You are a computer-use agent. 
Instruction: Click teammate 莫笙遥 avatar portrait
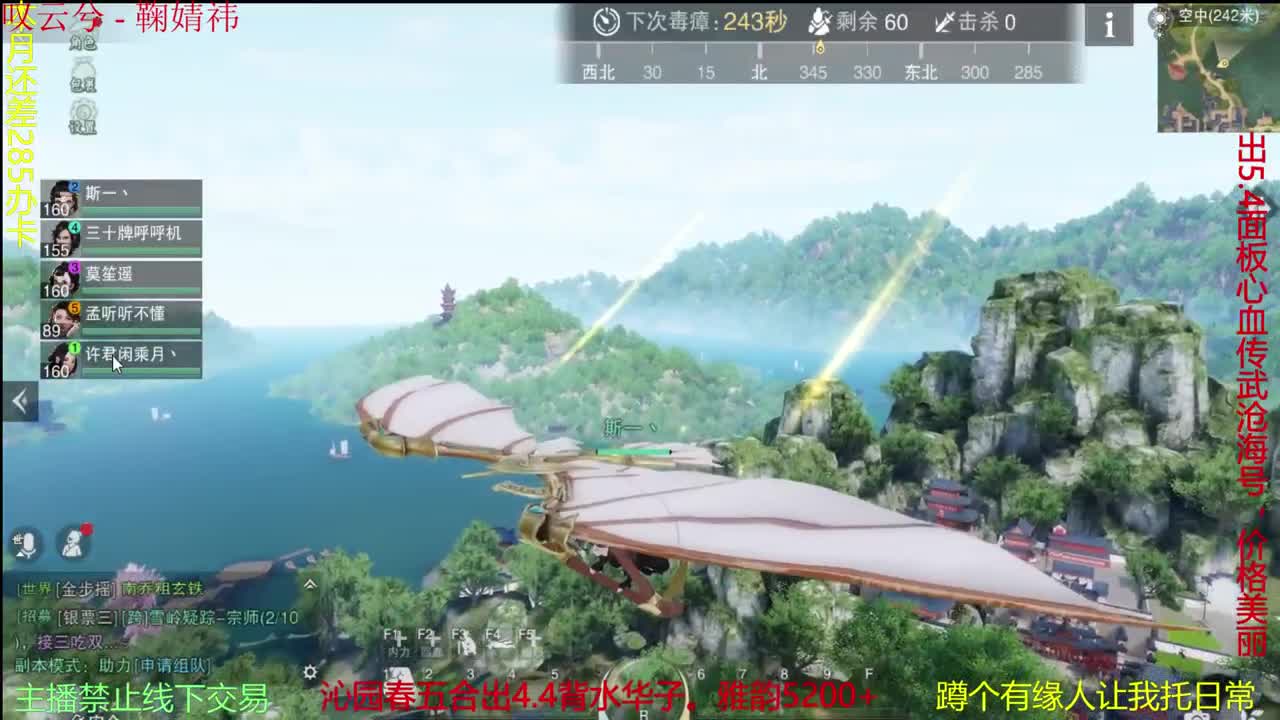click(x=62, y=277)
